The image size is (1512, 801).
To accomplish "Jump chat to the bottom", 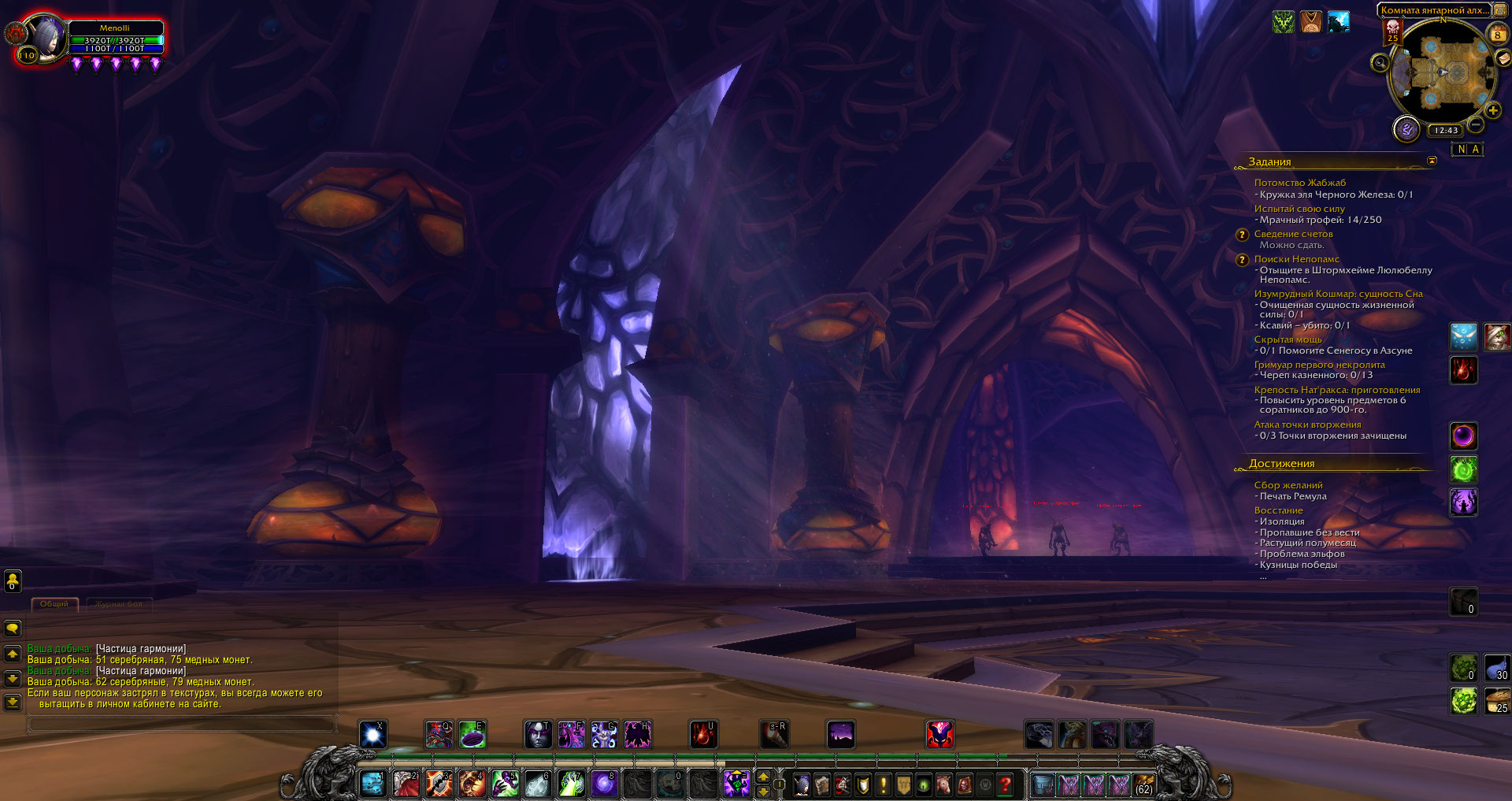I will tap(13, 701).
